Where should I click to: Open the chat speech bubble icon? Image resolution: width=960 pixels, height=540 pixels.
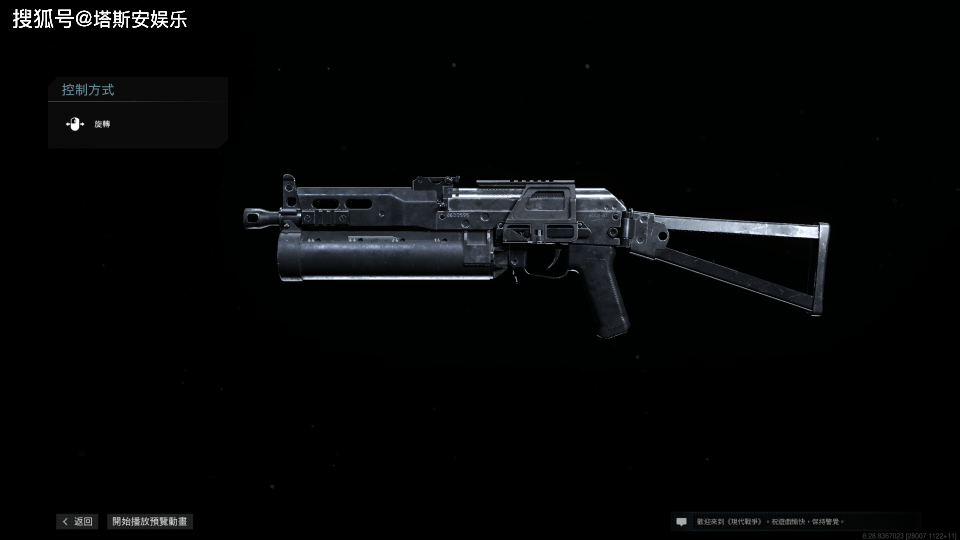tap(682, 521)
